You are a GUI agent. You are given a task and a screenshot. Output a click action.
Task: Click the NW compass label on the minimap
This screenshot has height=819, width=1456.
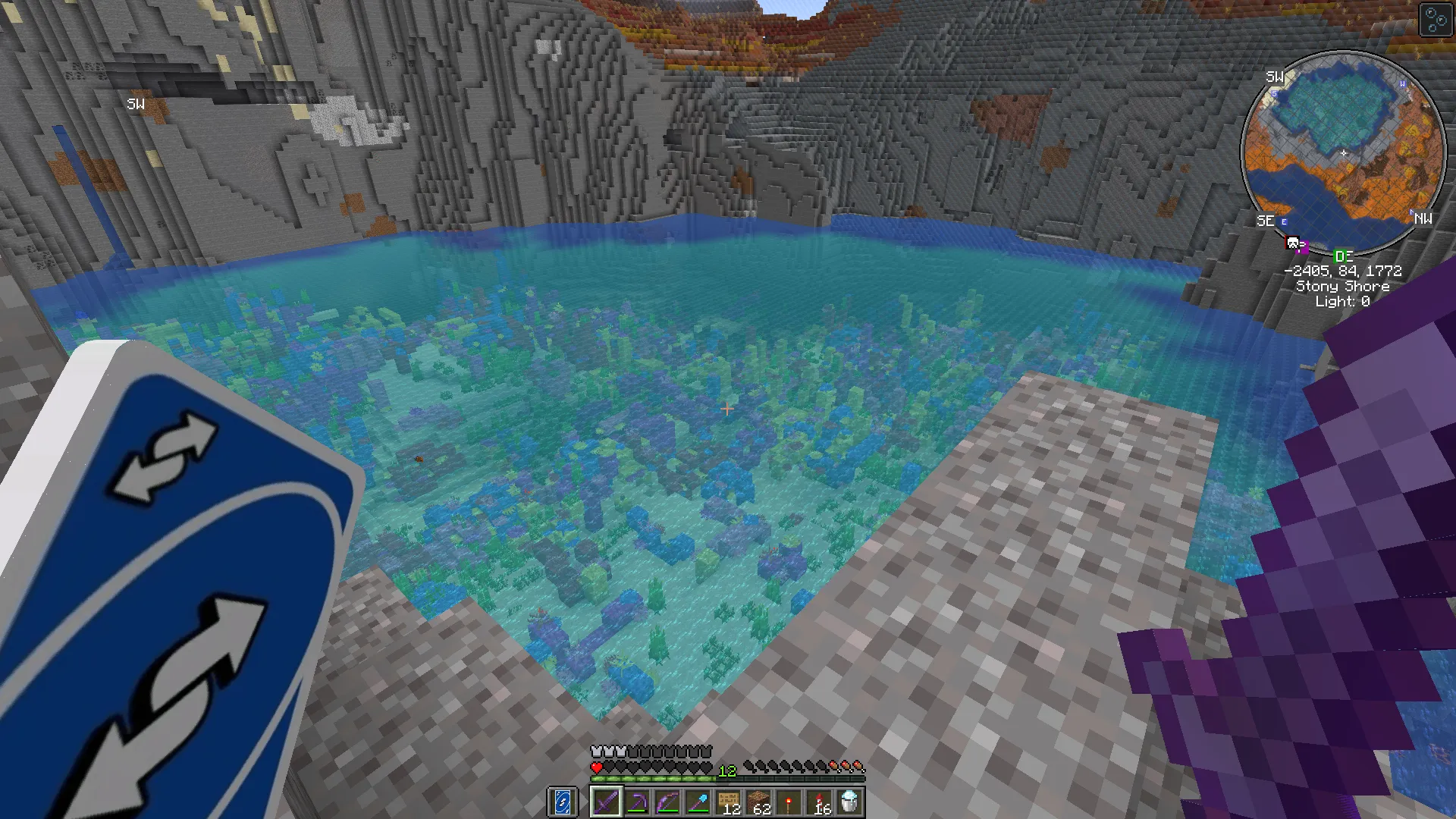point(1423,220)
